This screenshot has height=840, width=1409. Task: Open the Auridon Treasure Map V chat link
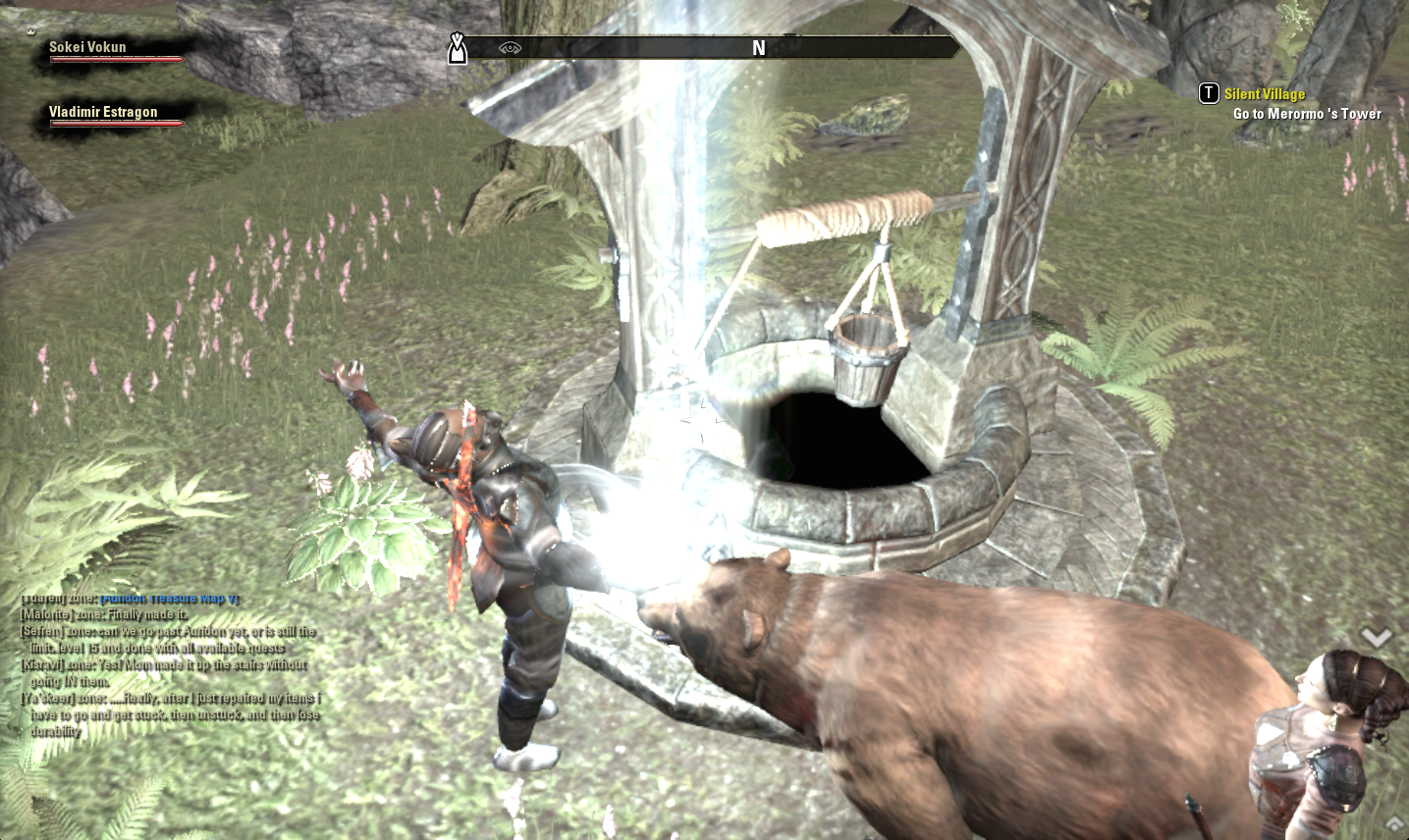click(x=169, y=599)
